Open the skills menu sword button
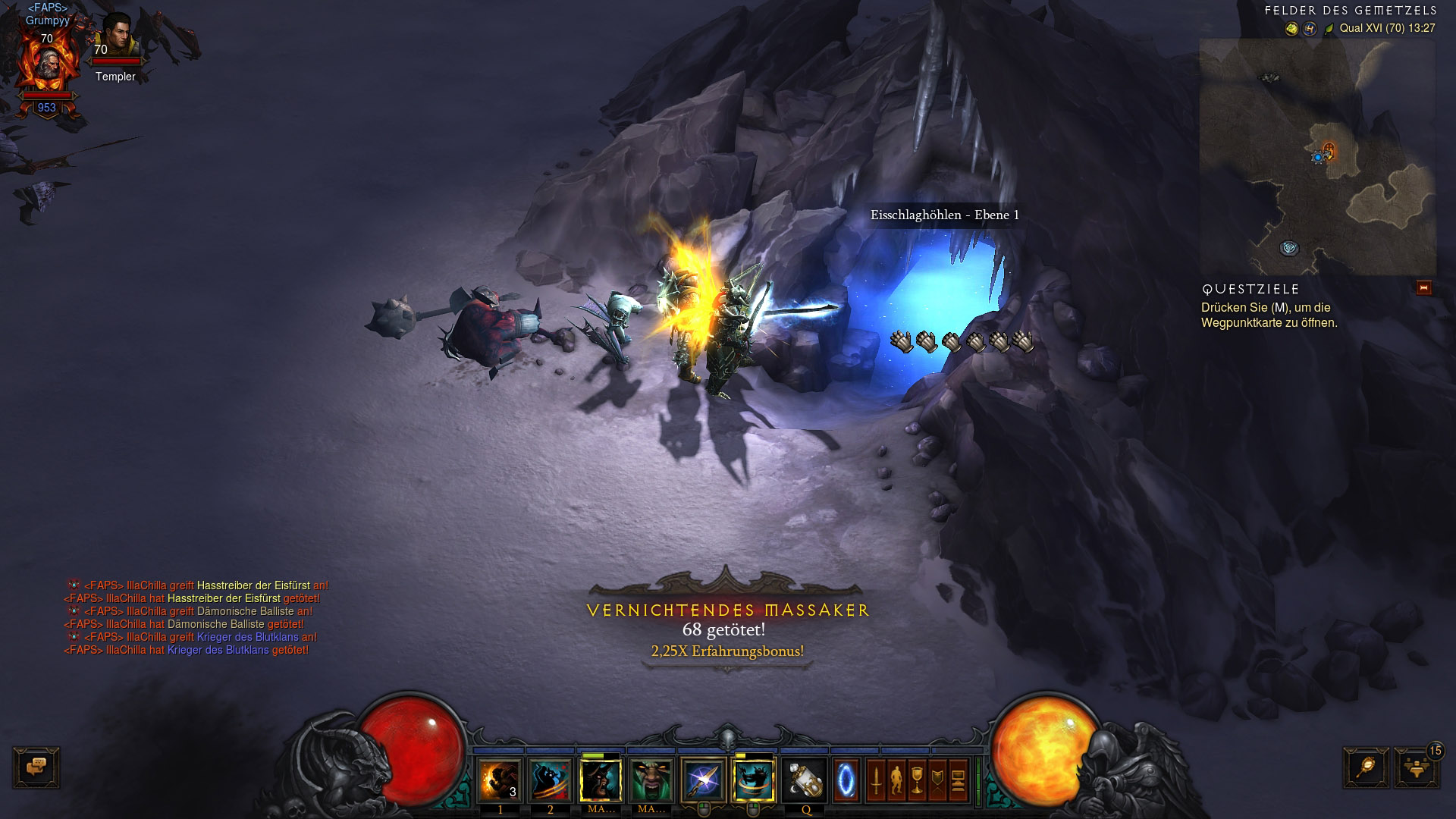 click(877, 780)
